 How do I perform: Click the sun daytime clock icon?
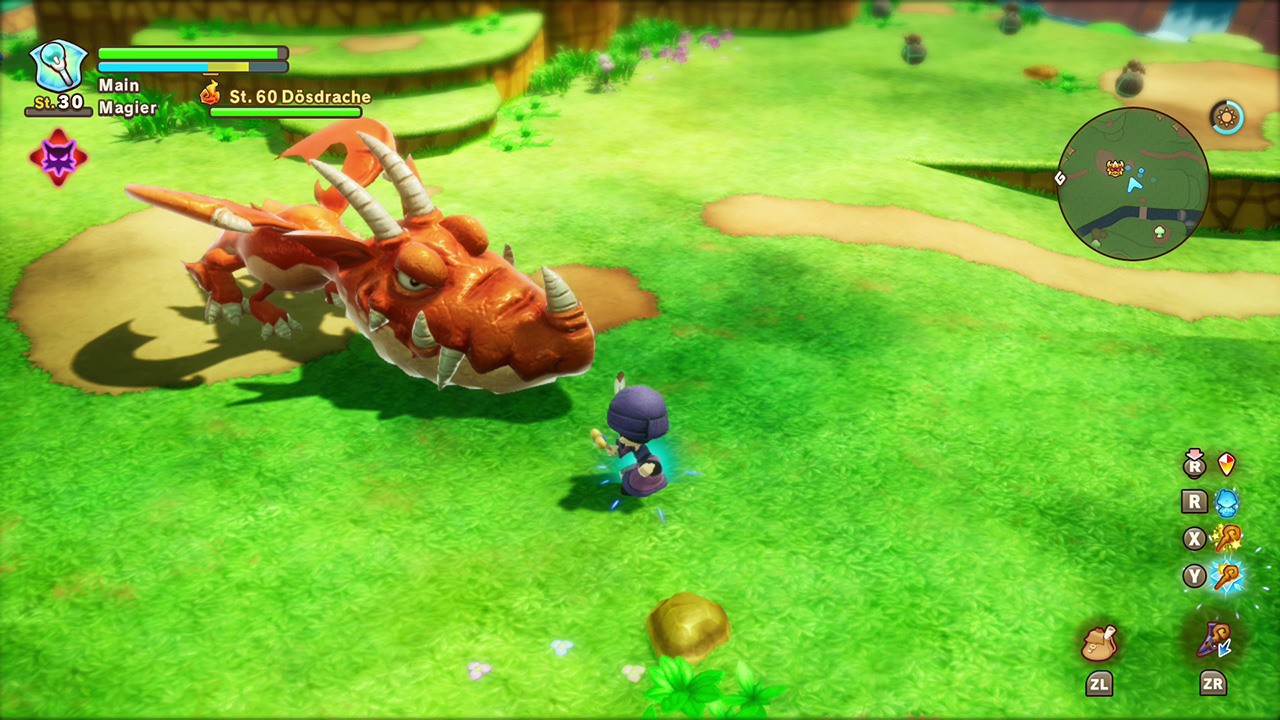[x=1226, y=117]
